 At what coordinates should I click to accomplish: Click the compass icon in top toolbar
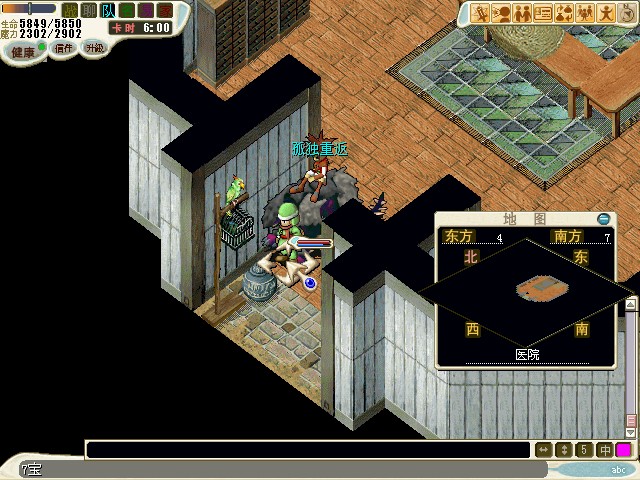[628, 13]
